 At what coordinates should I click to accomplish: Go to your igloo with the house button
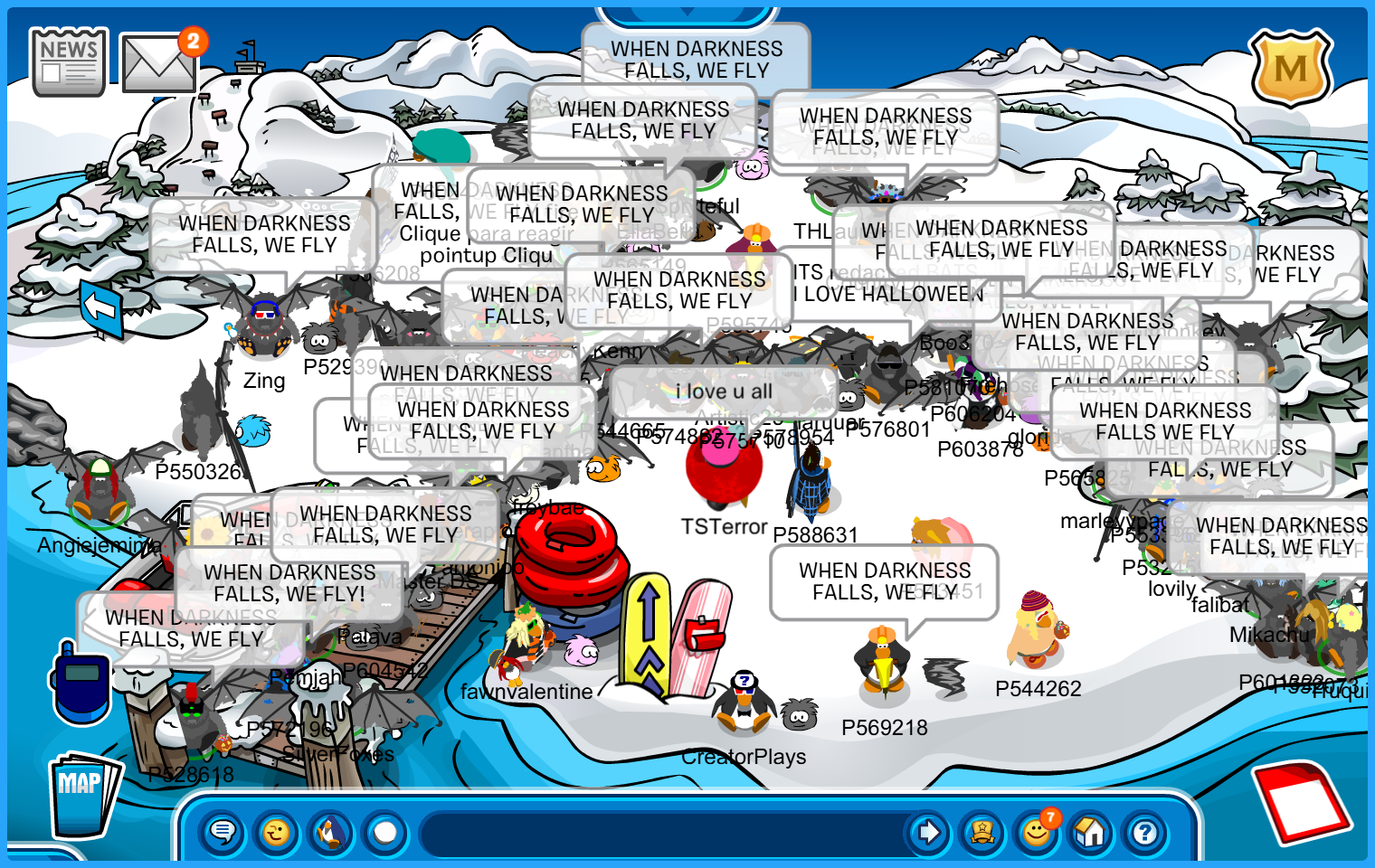tap(1091, 832)
